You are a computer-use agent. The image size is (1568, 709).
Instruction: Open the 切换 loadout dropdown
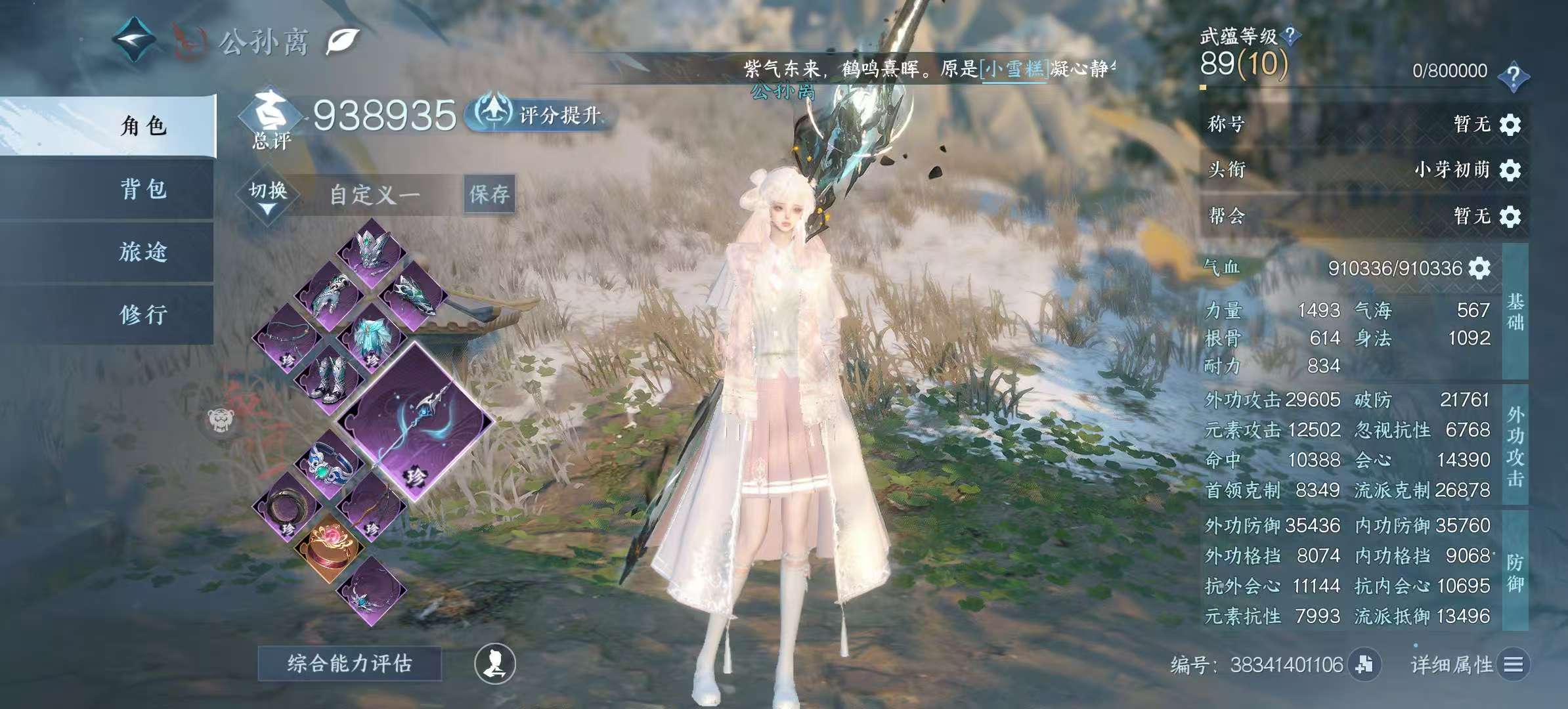tap(268, 196)
